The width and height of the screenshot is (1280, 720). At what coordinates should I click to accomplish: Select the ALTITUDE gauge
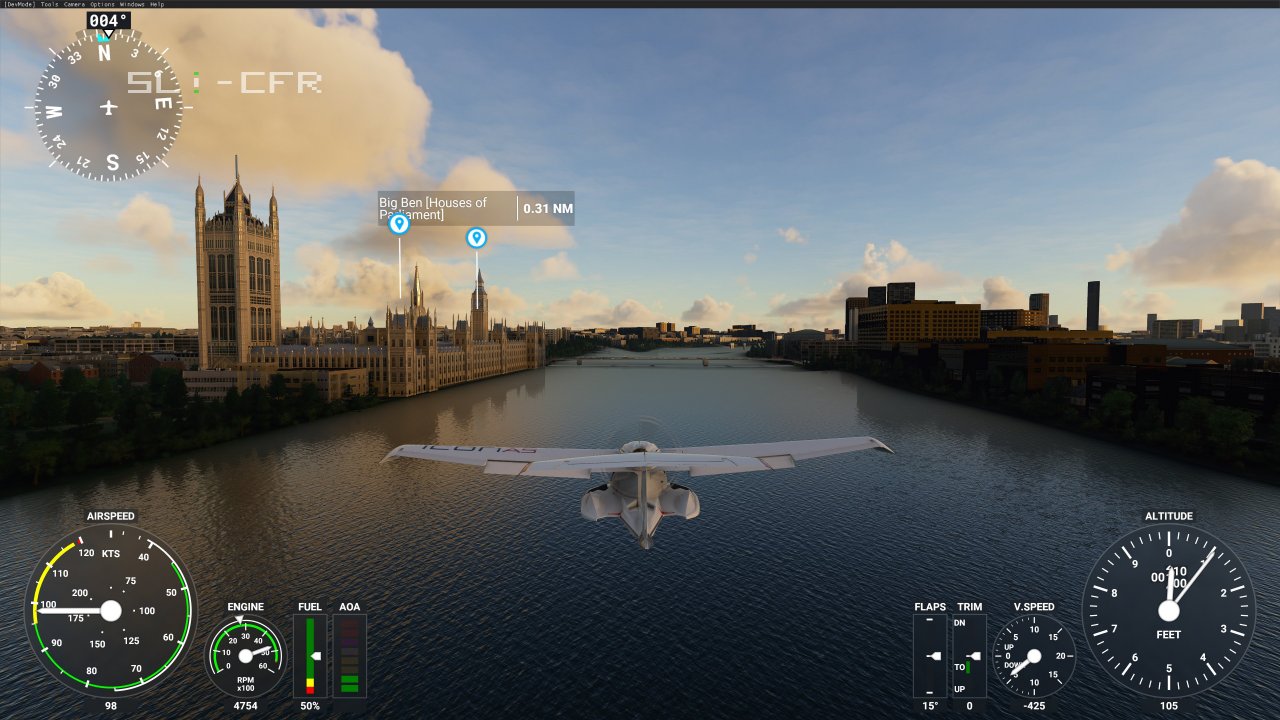point(1168,612)
